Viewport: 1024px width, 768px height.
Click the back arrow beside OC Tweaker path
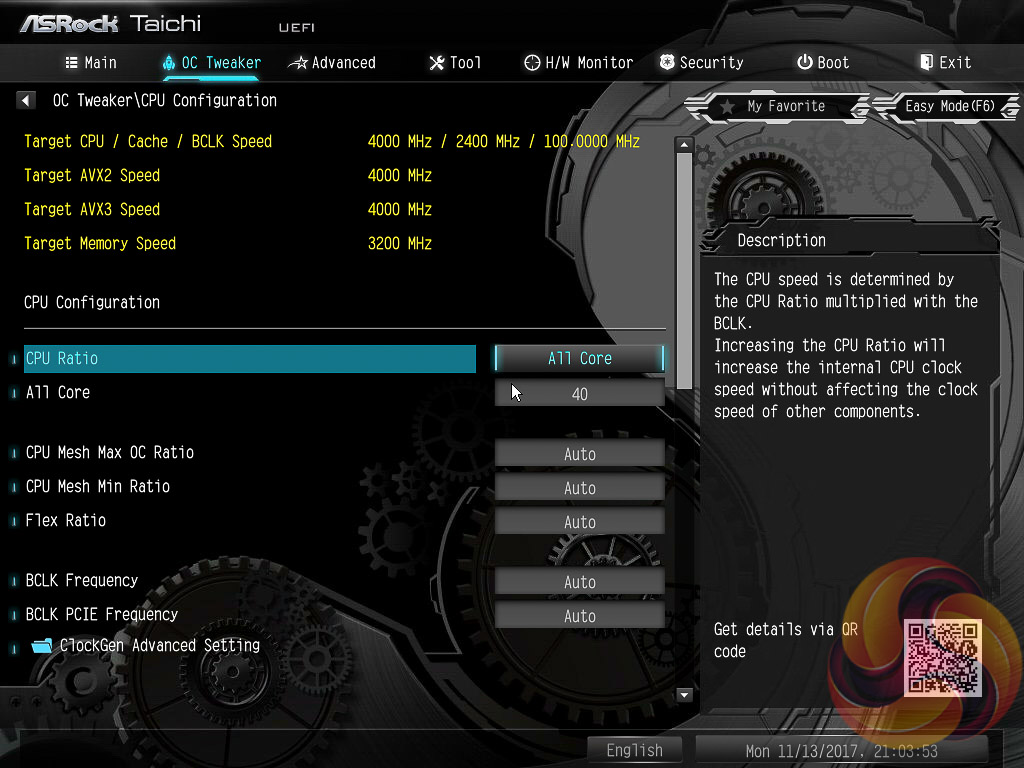point(26,100)
